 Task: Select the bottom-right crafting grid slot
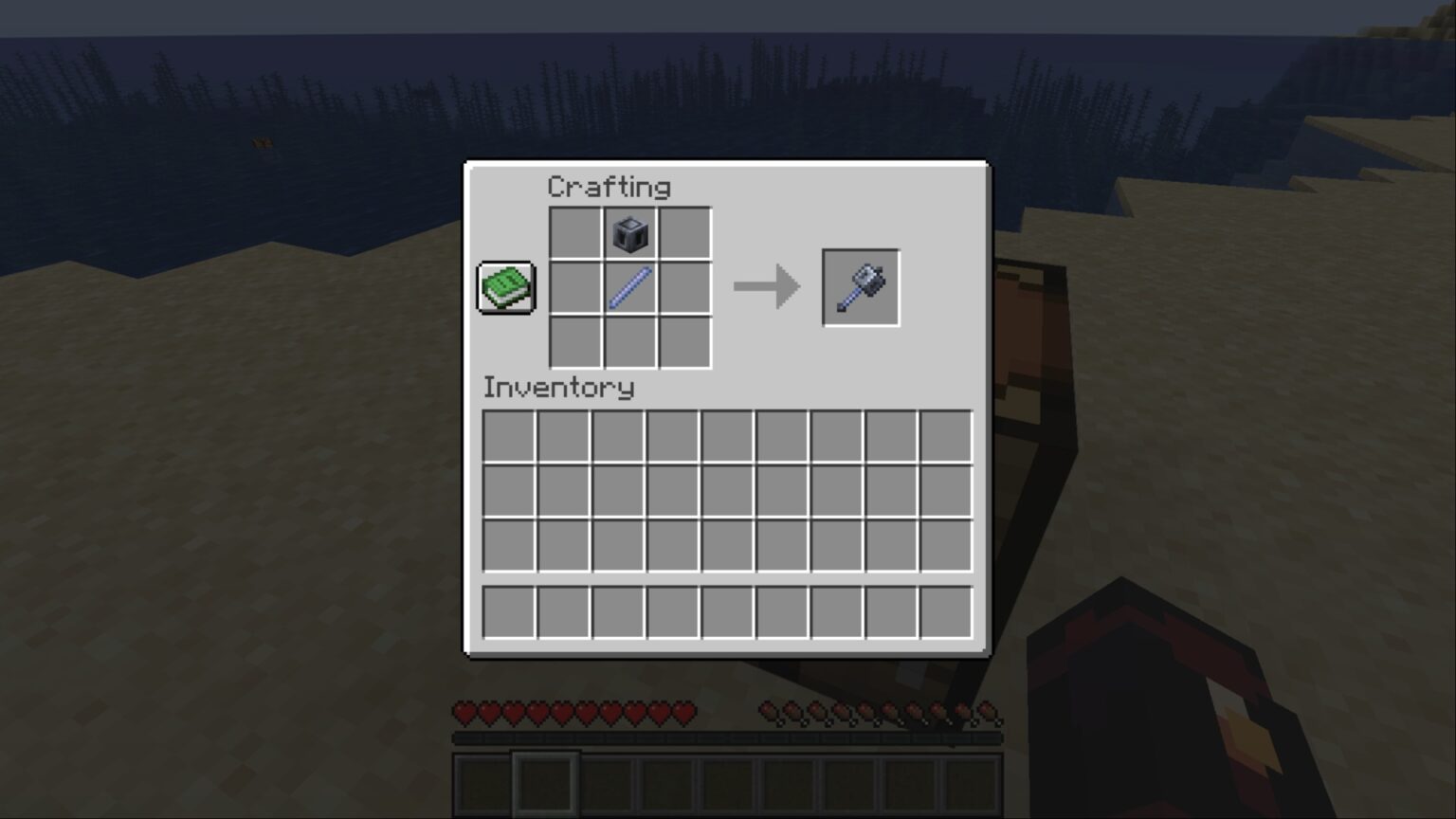click(684, 341)
